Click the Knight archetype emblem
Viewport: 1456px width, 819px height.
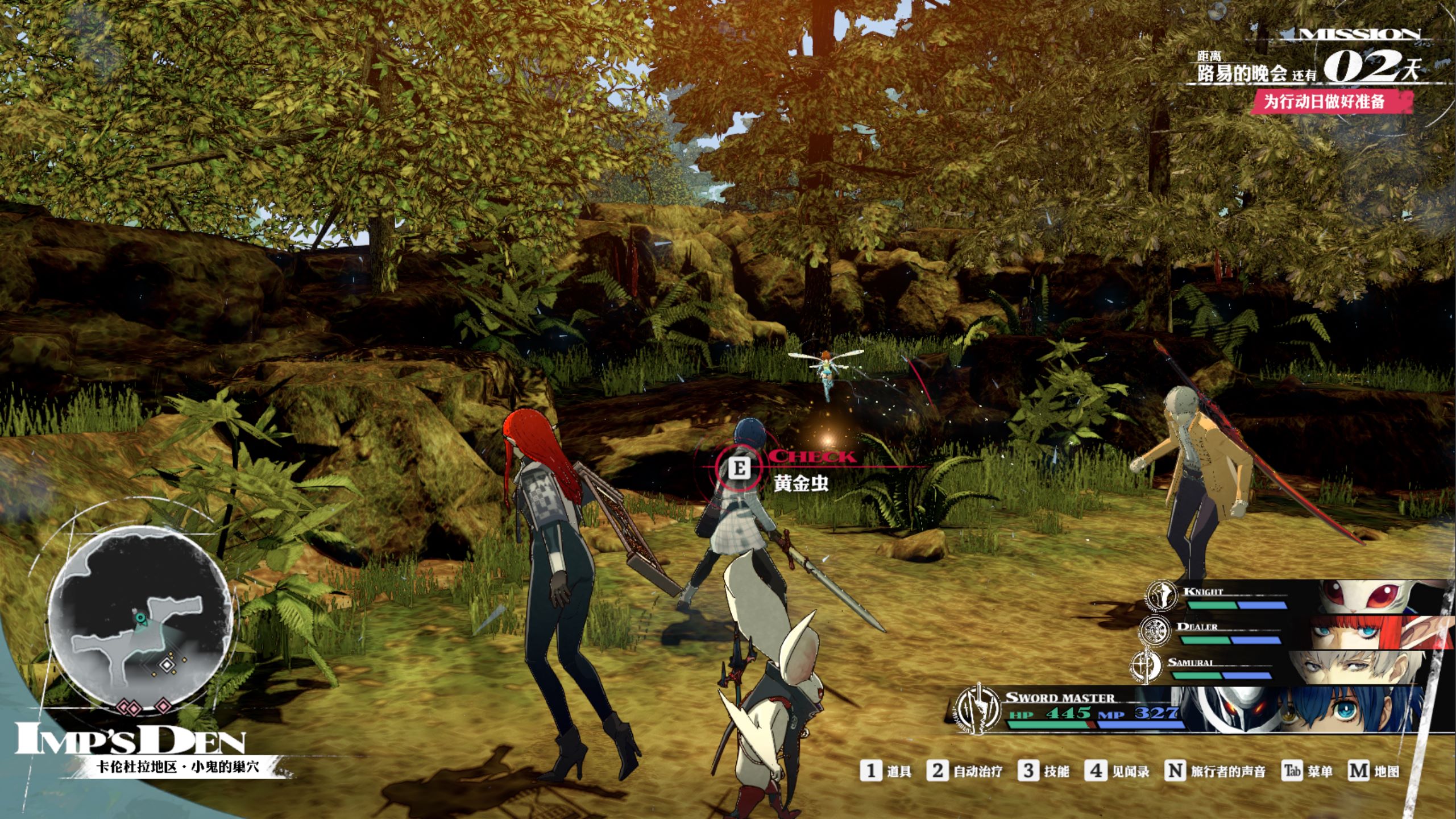(x=1160, y=595)
